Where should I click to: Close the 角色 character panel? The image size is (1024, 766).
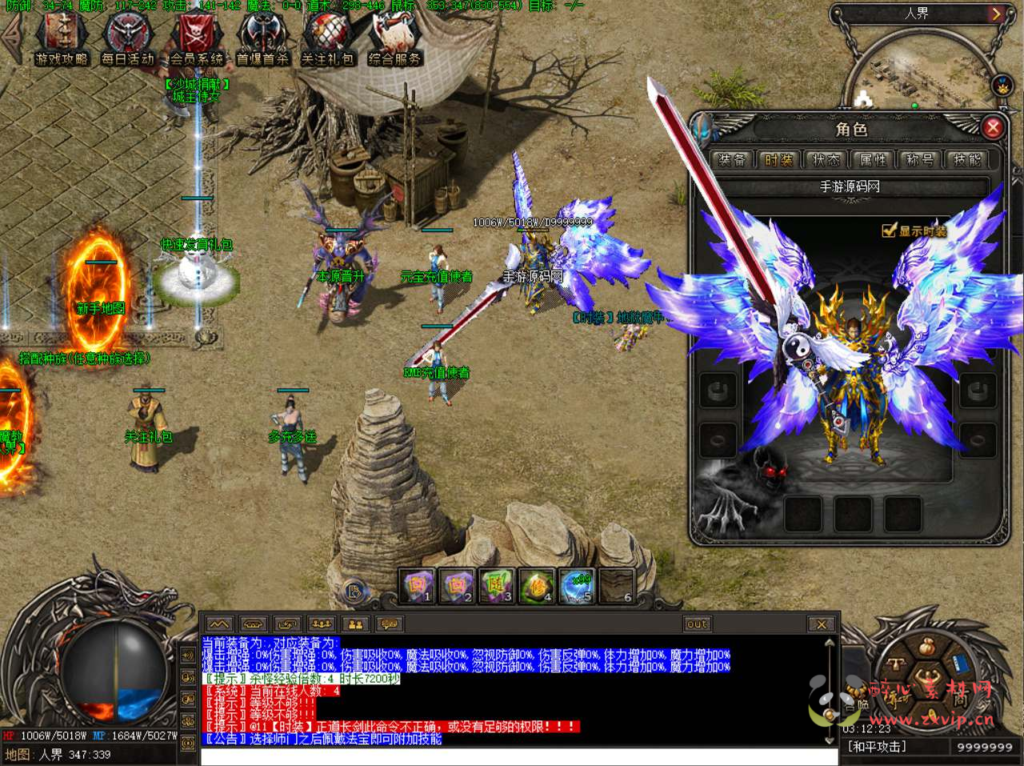pos(992,127)
